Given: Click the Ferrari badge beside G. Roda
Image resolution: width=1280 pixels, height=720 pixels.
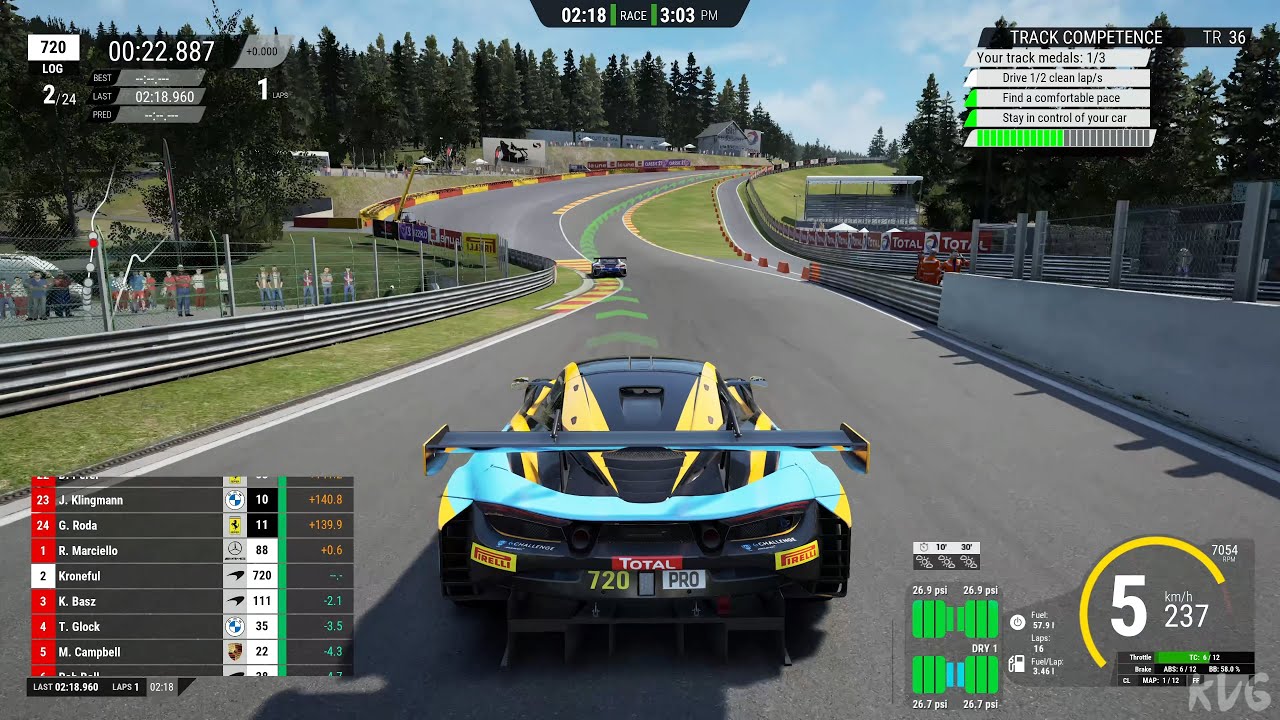Looking at the screenshot, I should [x=234, y=524].
